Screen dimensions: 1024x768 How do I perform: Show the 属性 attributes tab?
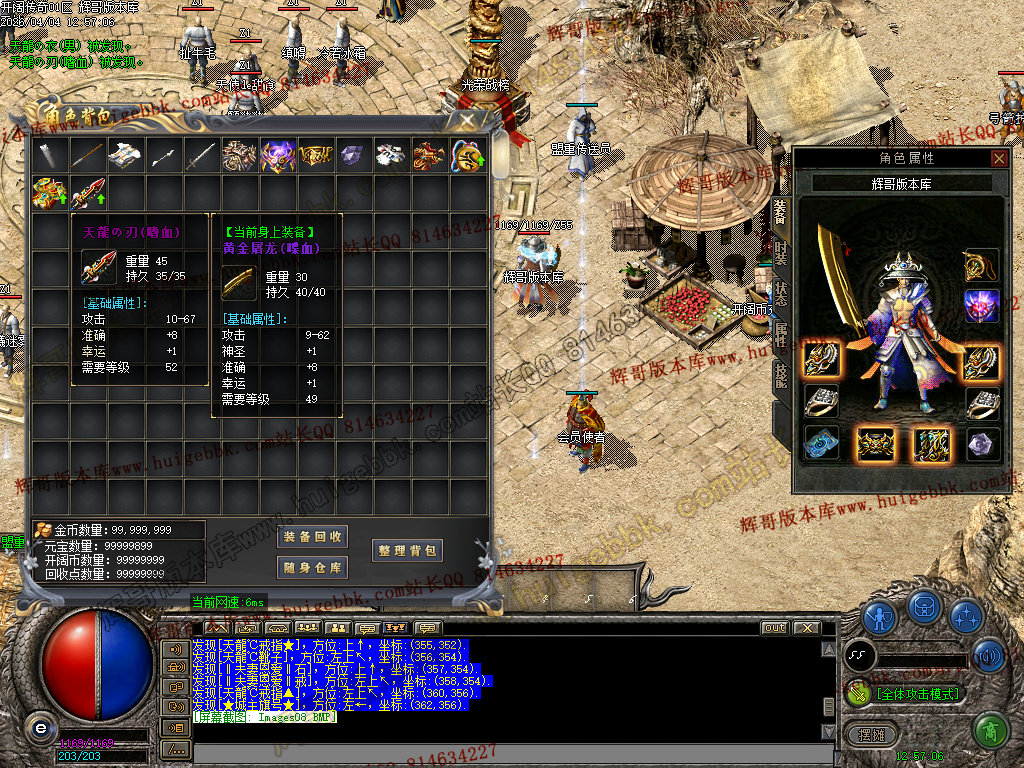781,335
